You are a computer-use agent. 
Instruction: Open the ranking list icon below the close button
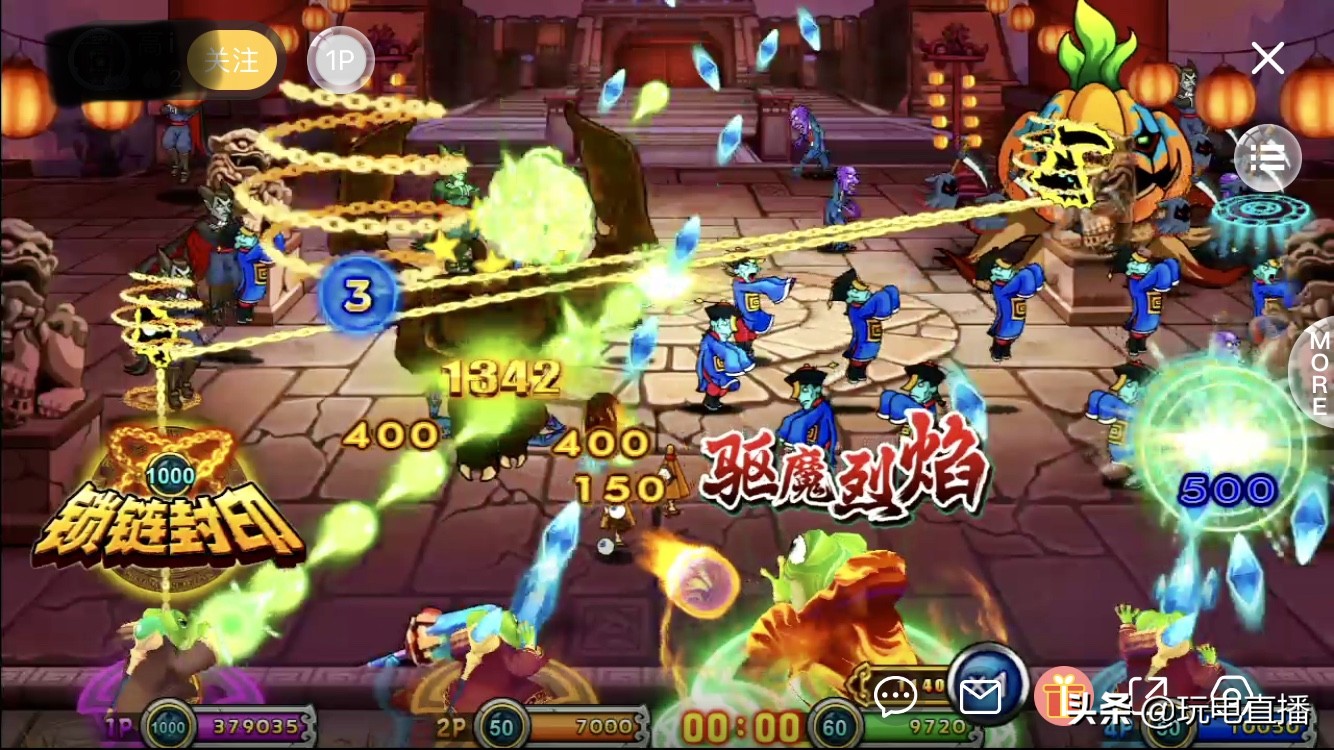pyautogui.click(x=1267, y=160)
